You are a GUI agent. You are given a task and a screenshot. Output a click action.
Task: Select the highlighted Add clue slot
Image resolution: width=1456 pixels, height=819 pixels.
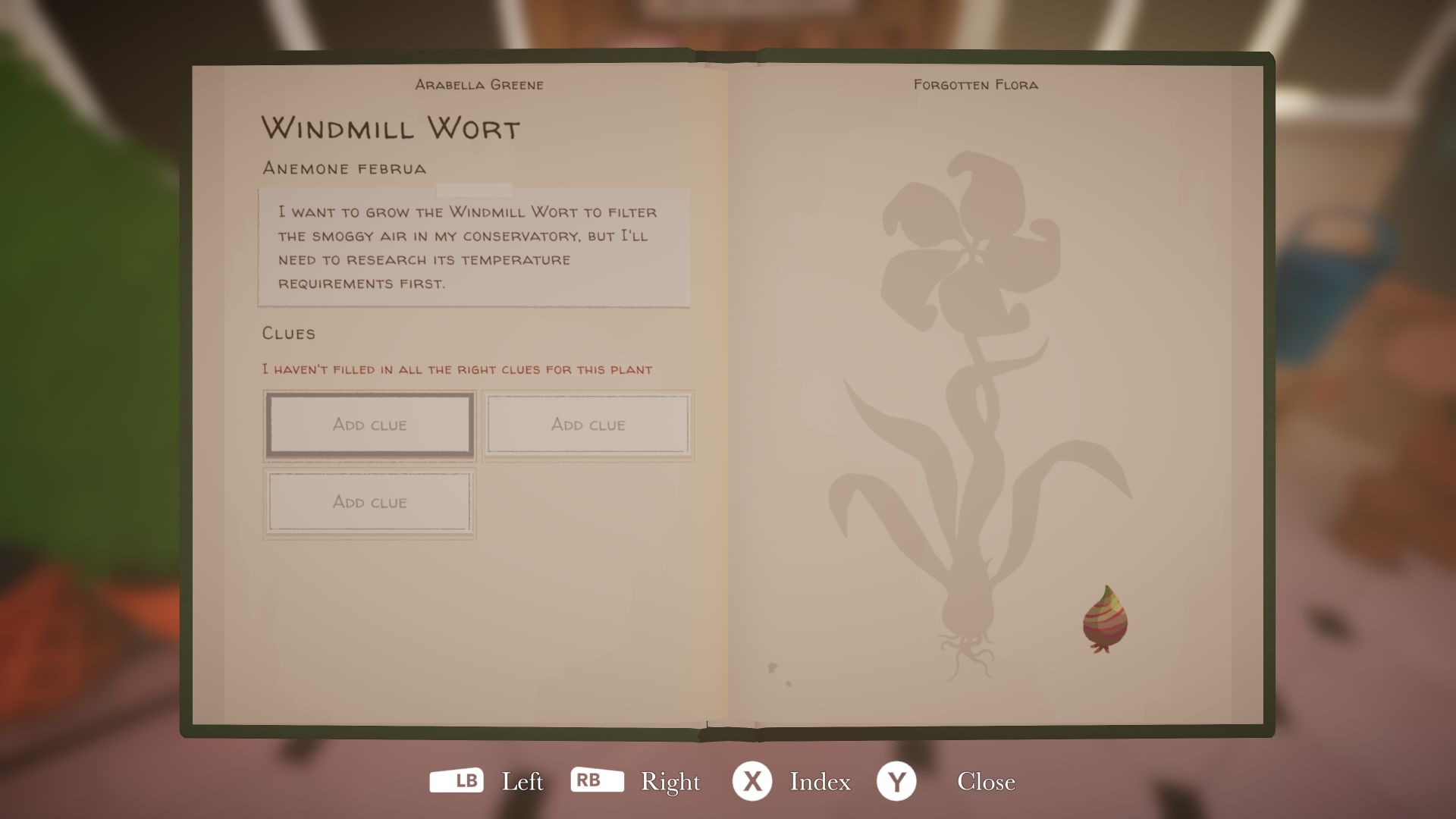point(369,425)
